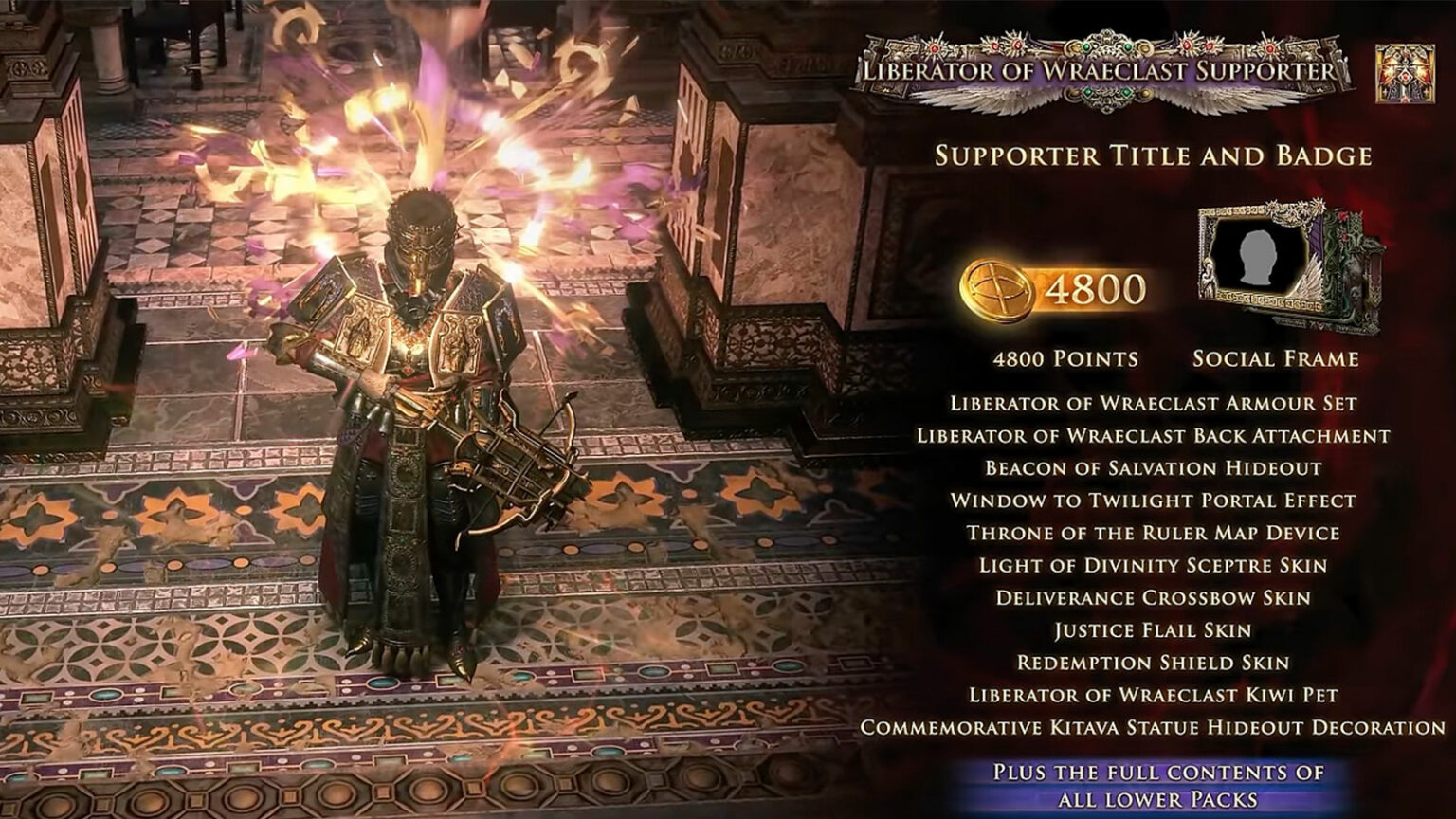Click the full contents of lower packs banner

(x=1157, y=785)
